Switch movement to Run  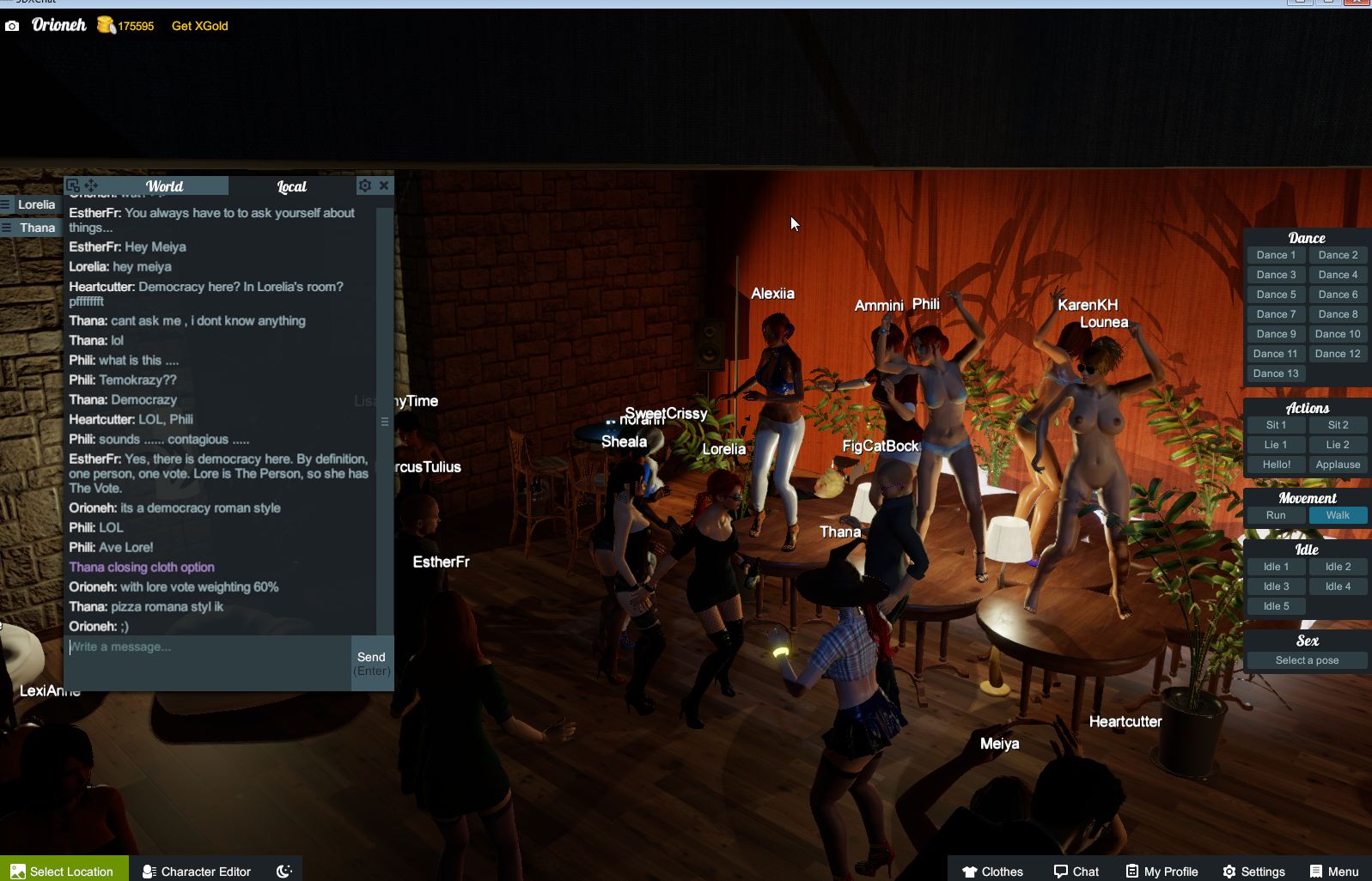coord(1275,515)
